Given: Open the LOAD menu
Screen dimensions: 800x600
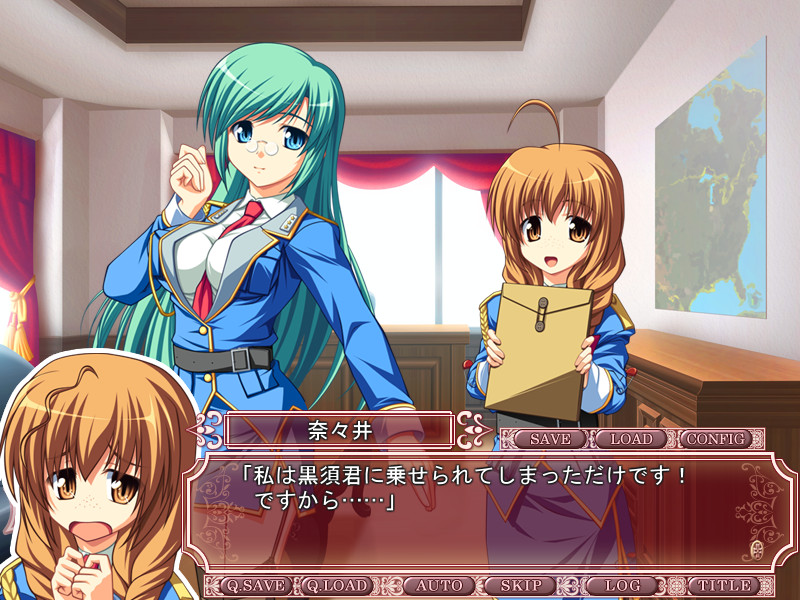Looking at the screenshot, I should tap(631, 439).
